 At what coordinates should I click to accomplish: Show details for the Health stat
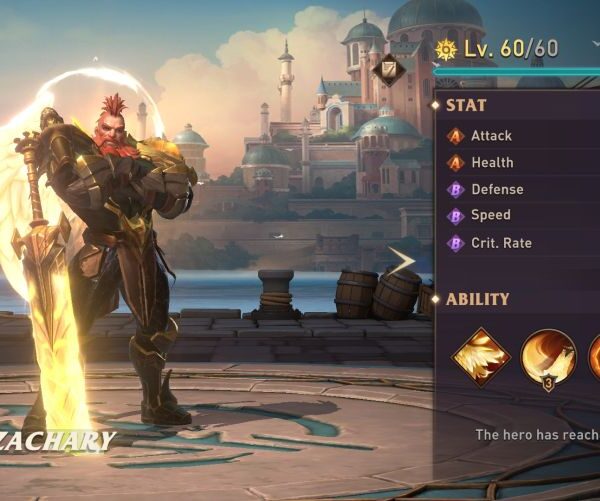point(492,163)
